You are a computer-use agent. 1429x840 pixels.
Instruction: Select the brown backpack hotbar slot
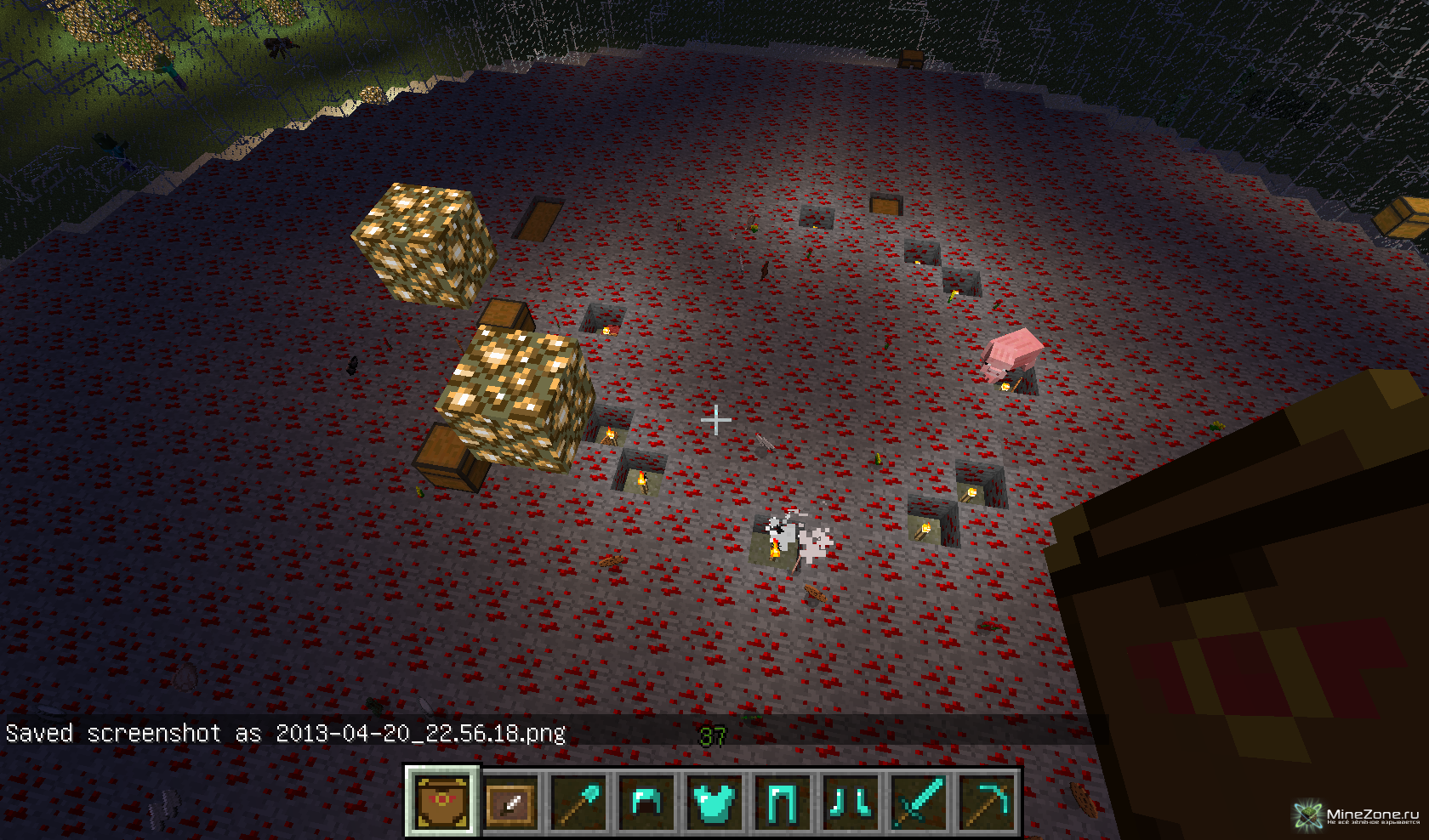442,802
